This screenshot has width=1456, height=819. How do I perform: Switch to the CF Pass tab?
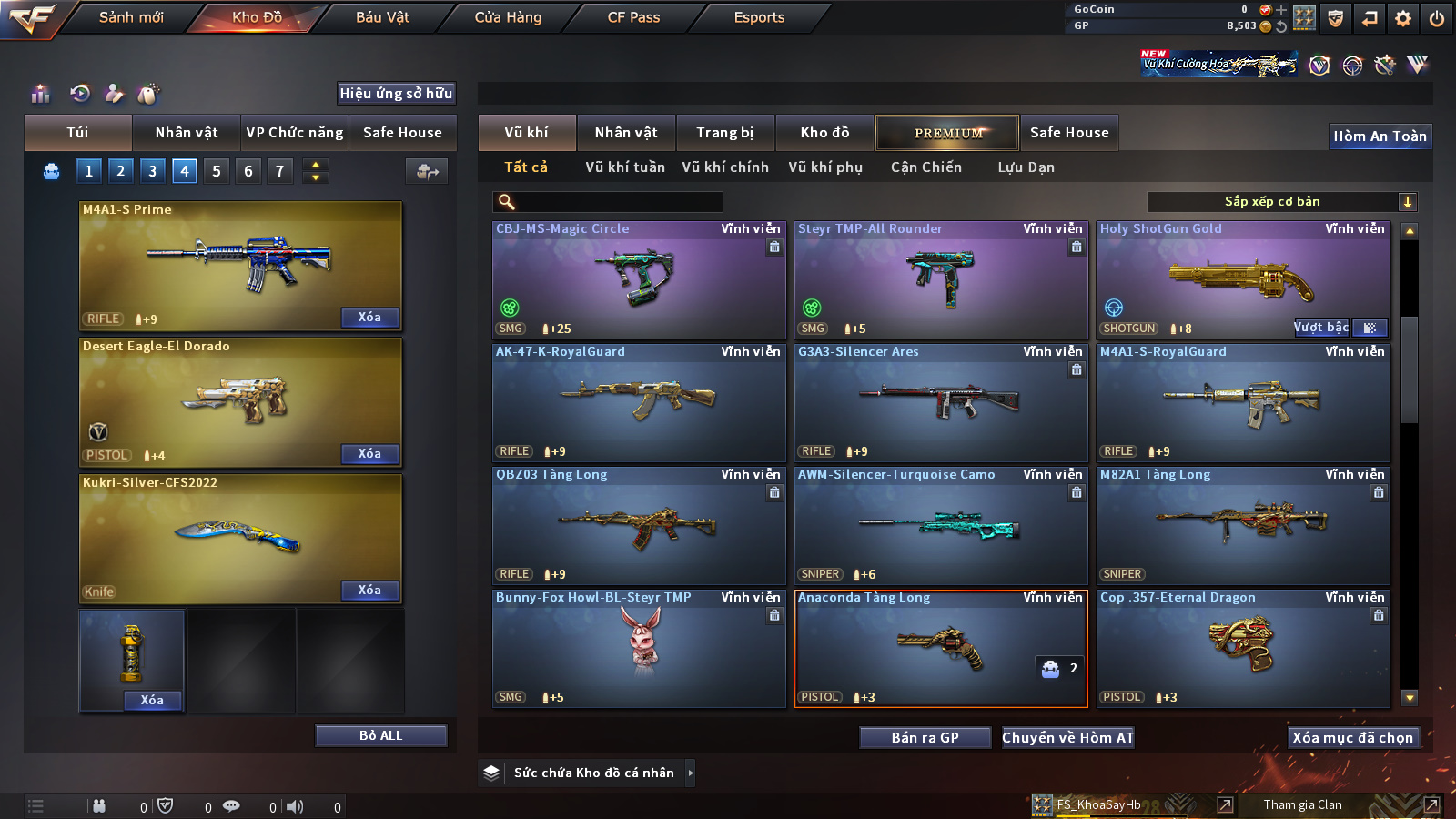pos(633,17)
